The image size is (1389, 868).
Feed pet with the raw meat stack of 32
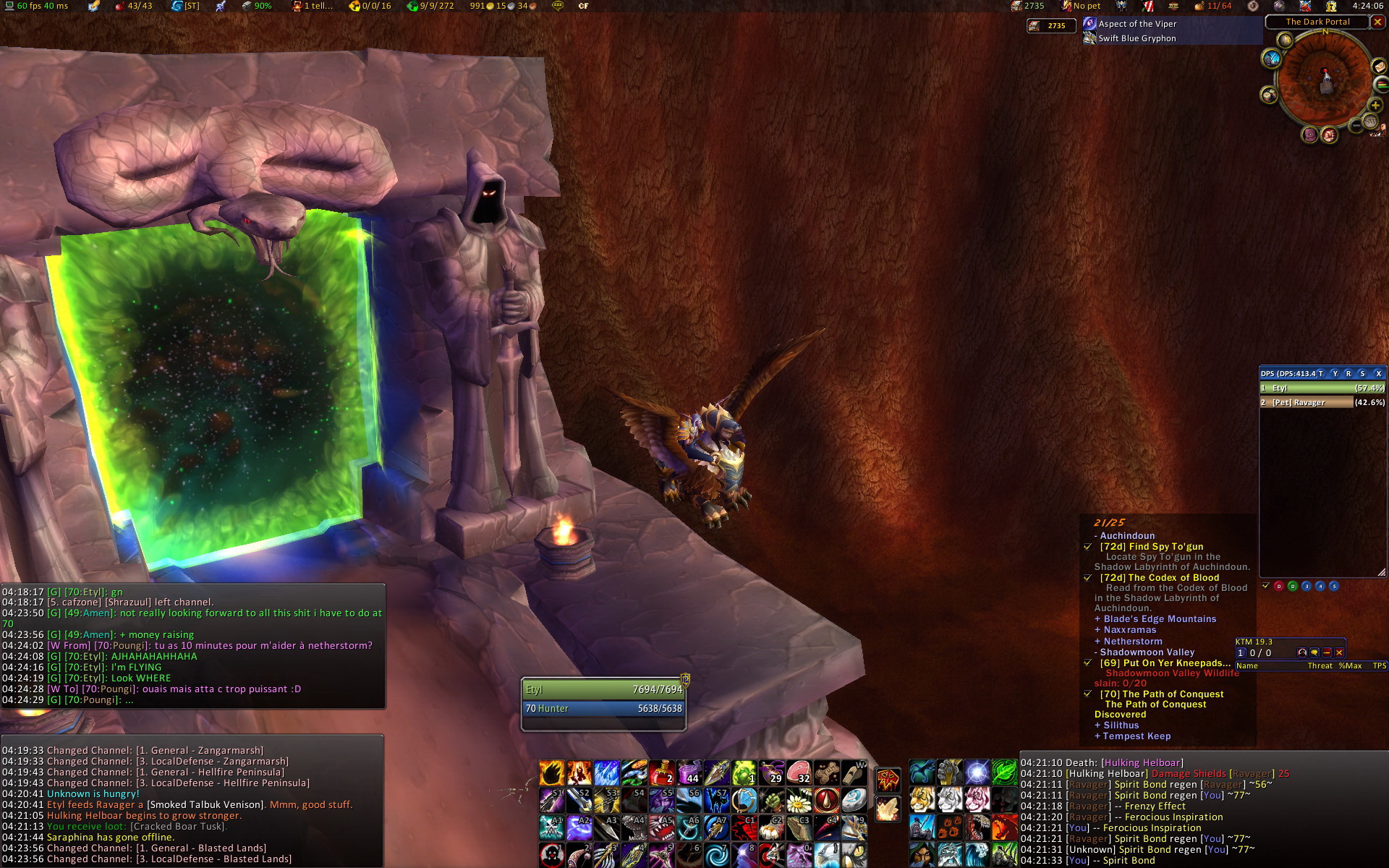tap(799, 773)
